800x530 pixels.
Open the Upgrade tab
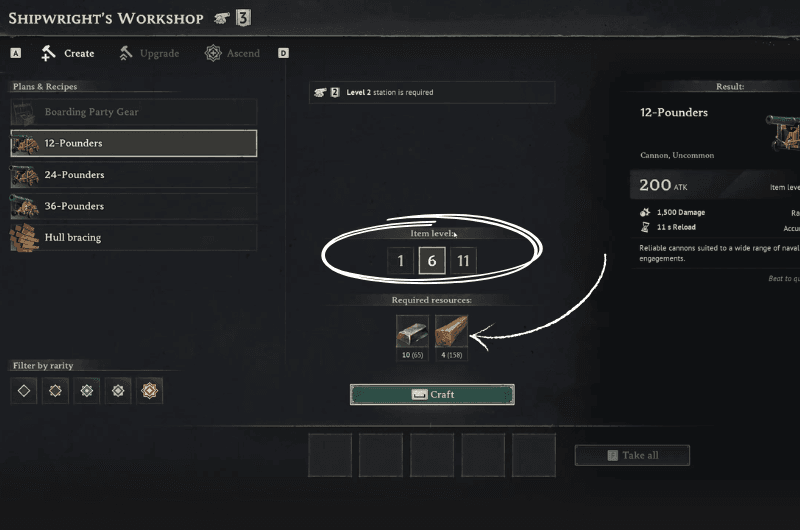coord(152,53)
